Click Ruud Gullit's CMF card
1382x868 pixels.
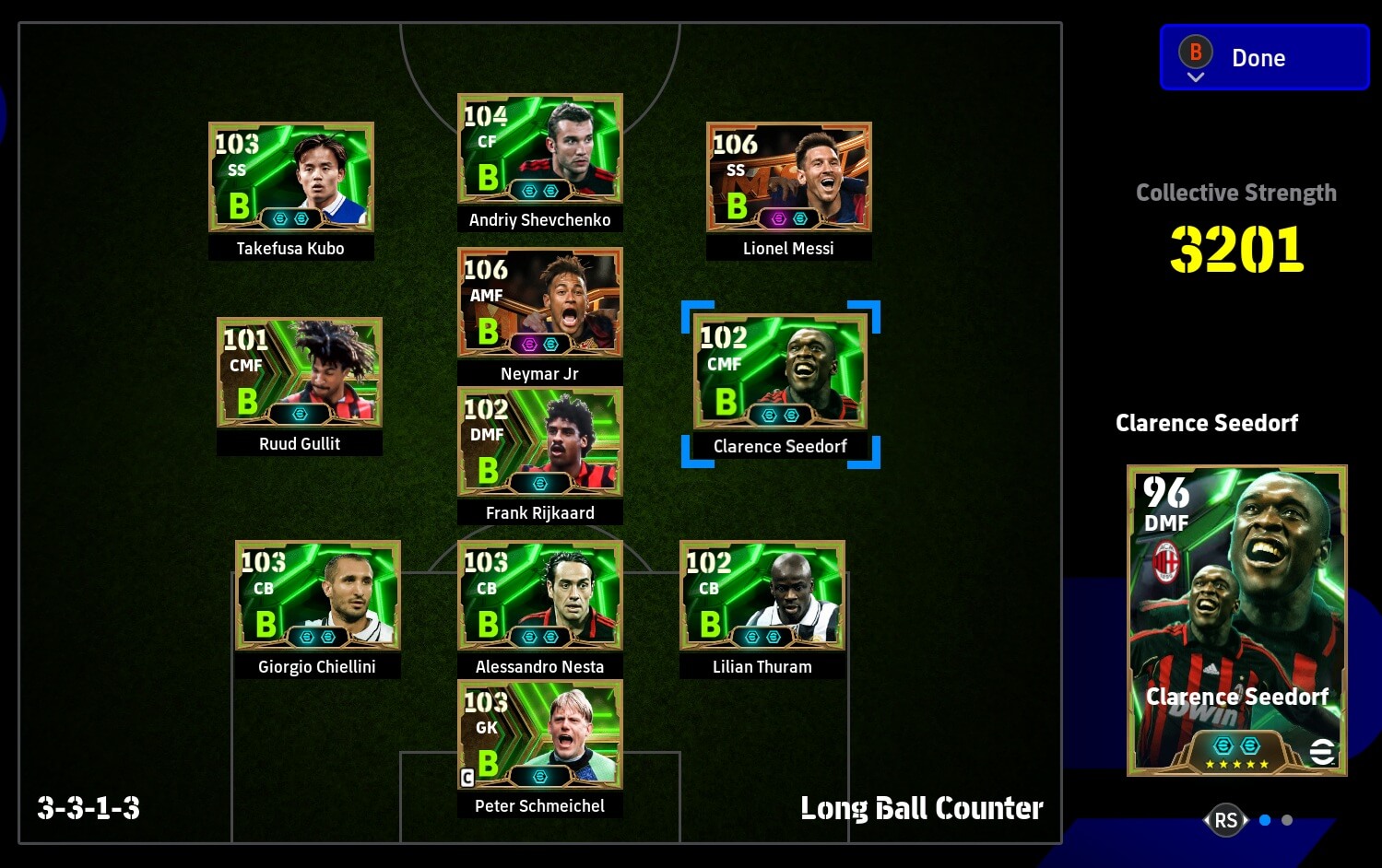[300, 372]
